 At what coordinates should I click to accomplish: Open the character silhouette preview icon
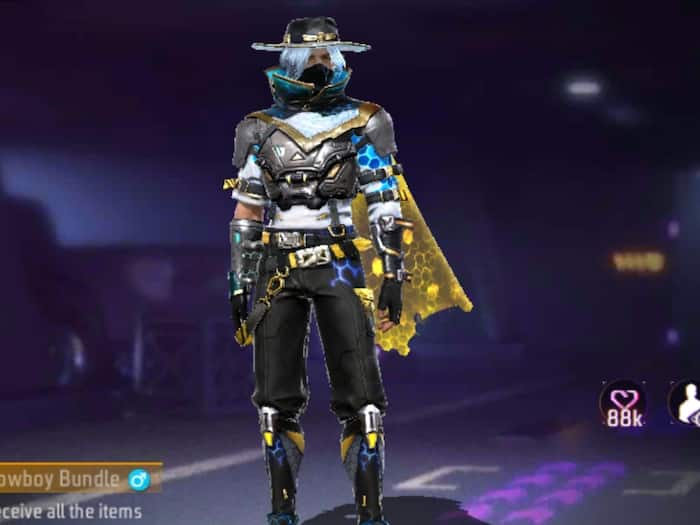tap(687, 402)
